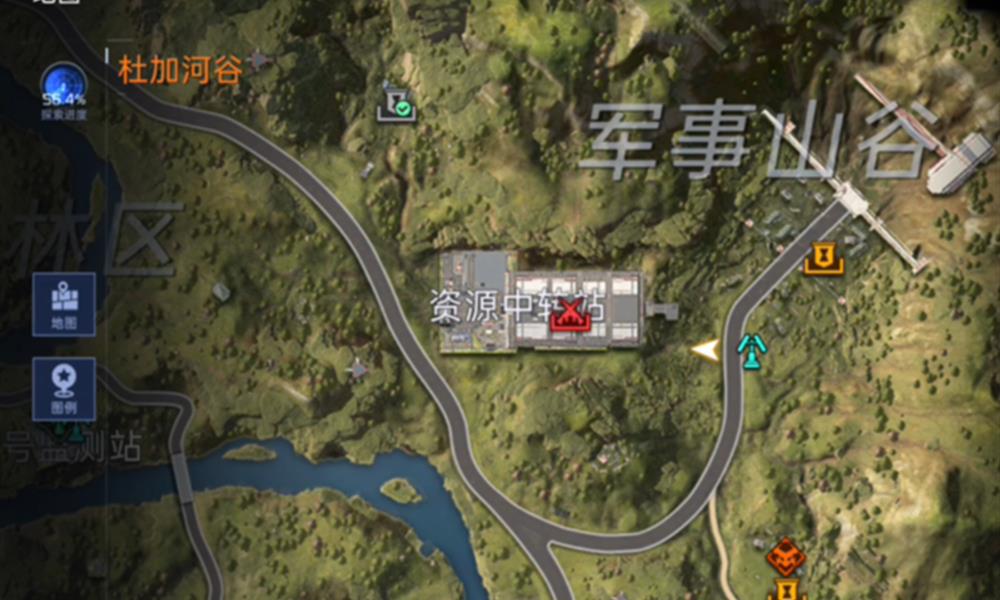Open the 探索进度 exploration progress radar
Image resolution: width=1000 pixels, height=600 pixels.
point(63,88)
